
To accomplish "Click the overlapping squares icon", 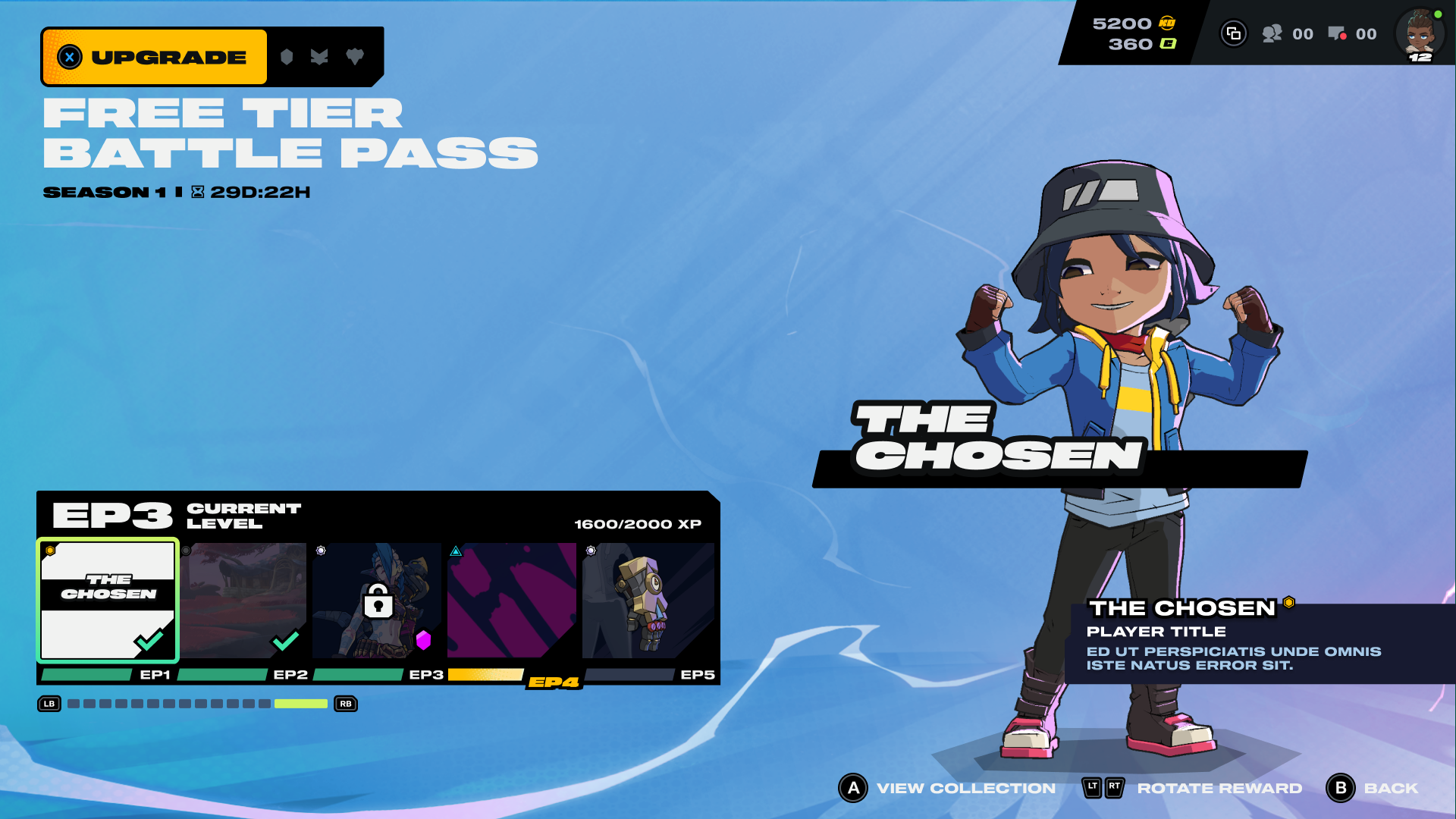I will (1234, 34).
